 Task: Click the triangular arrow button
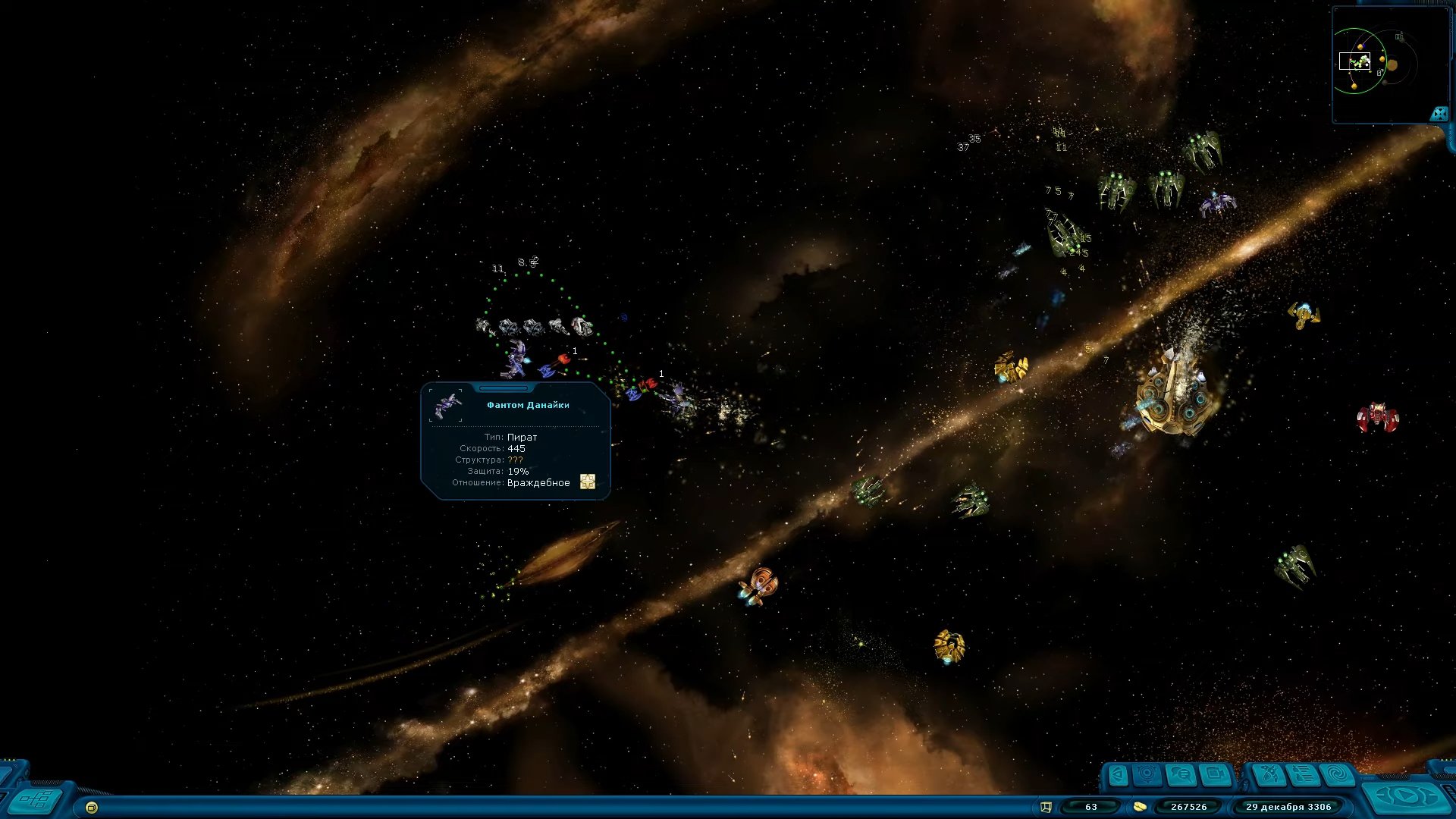coord(1117,775)
